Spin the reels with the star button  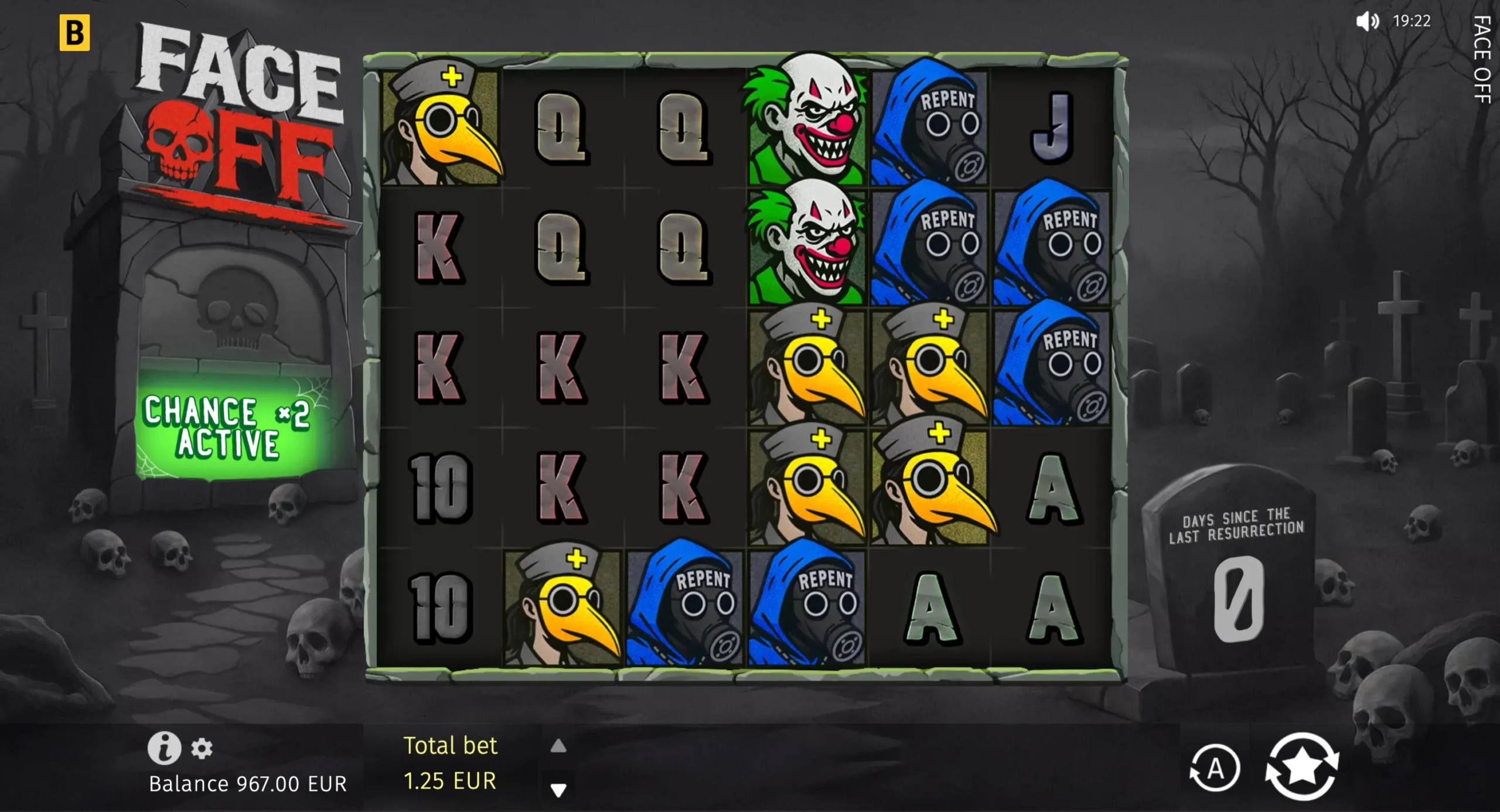1301,766
